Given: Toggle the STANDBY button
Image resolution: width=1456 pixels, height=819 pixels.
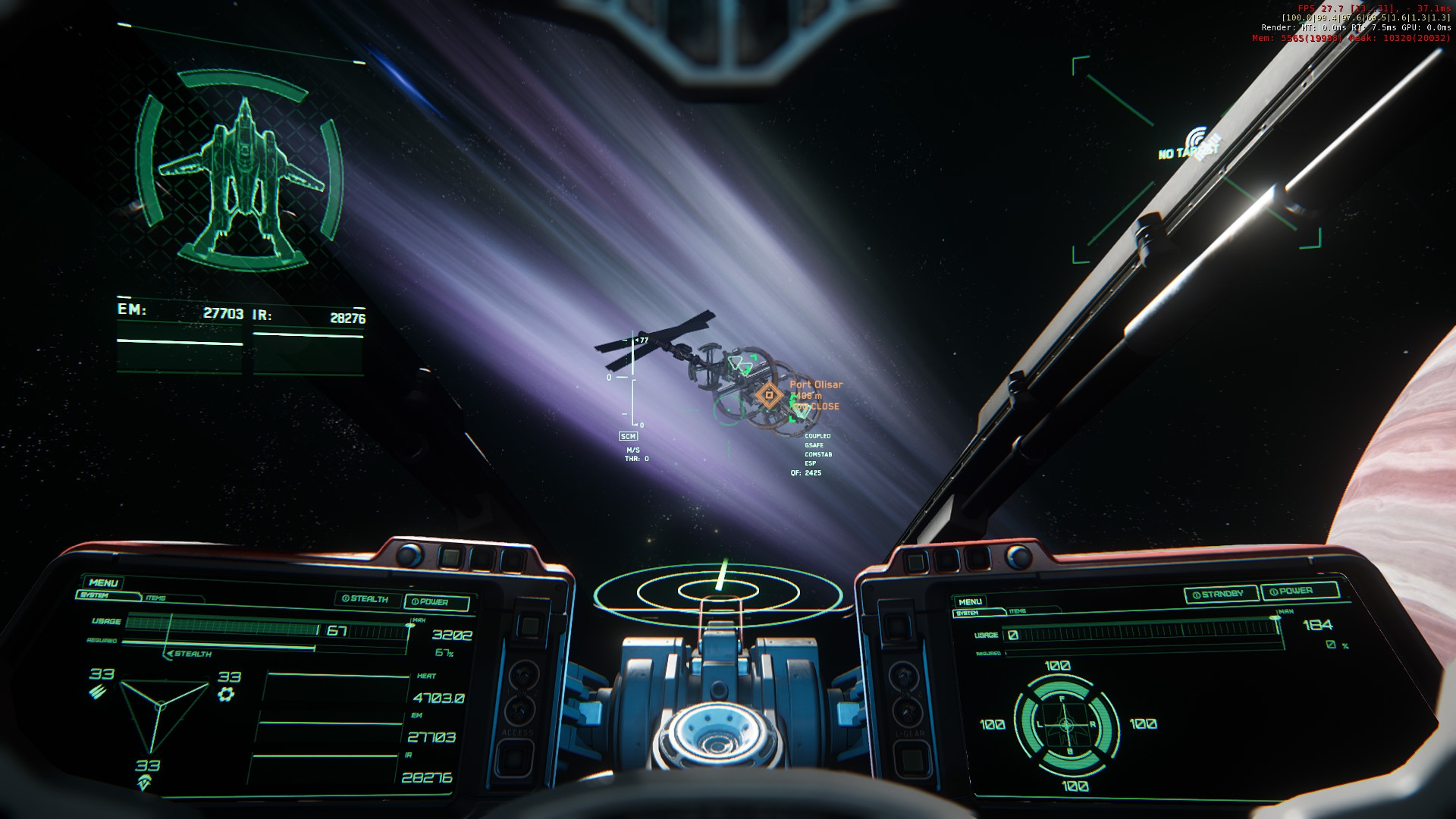Looking at the screenshot, I should (1221, 595).
